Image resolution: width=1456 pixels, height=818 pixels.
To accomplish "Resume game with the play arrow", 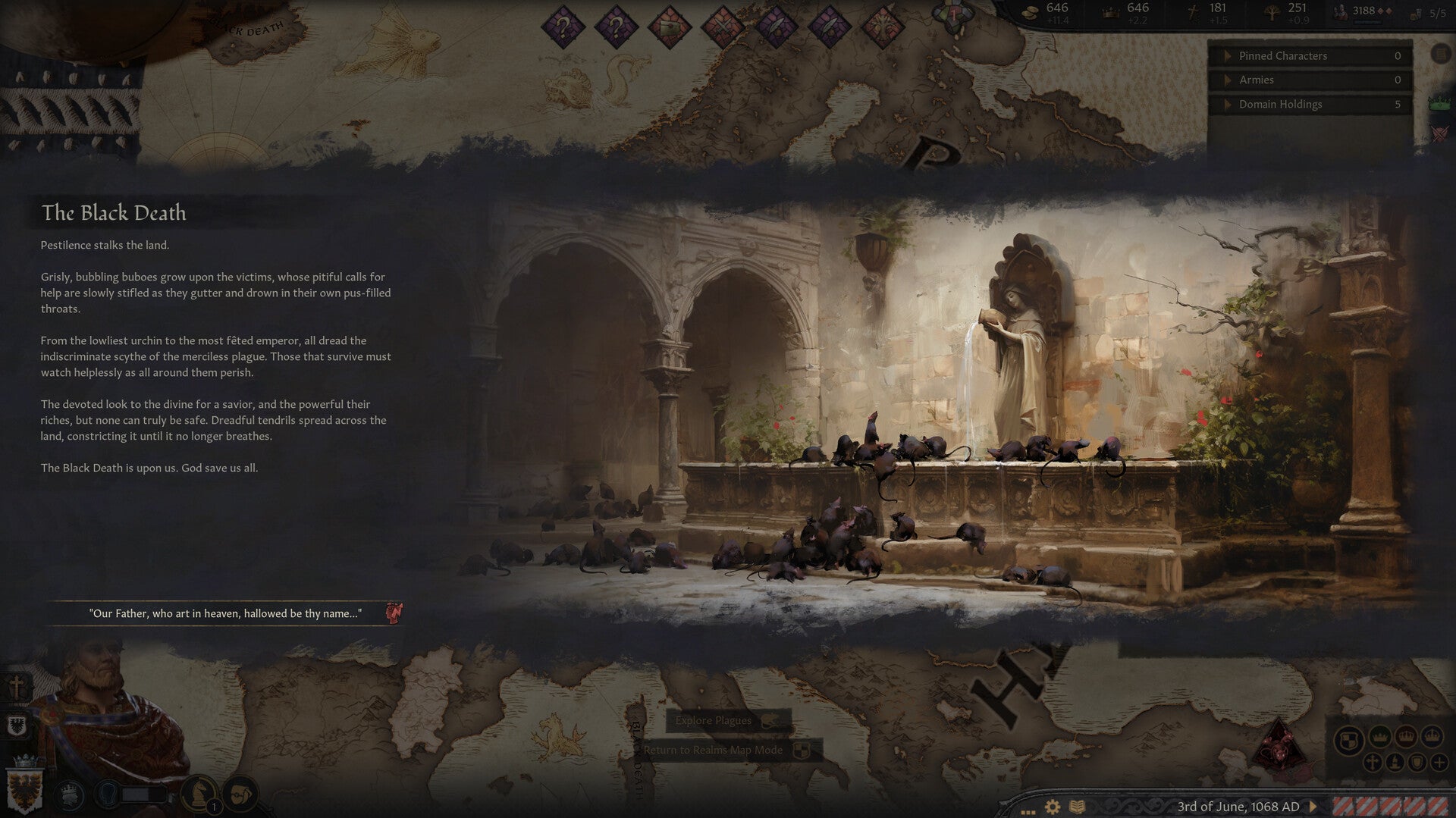I will pyautogui.click(x=1313, y=807).
